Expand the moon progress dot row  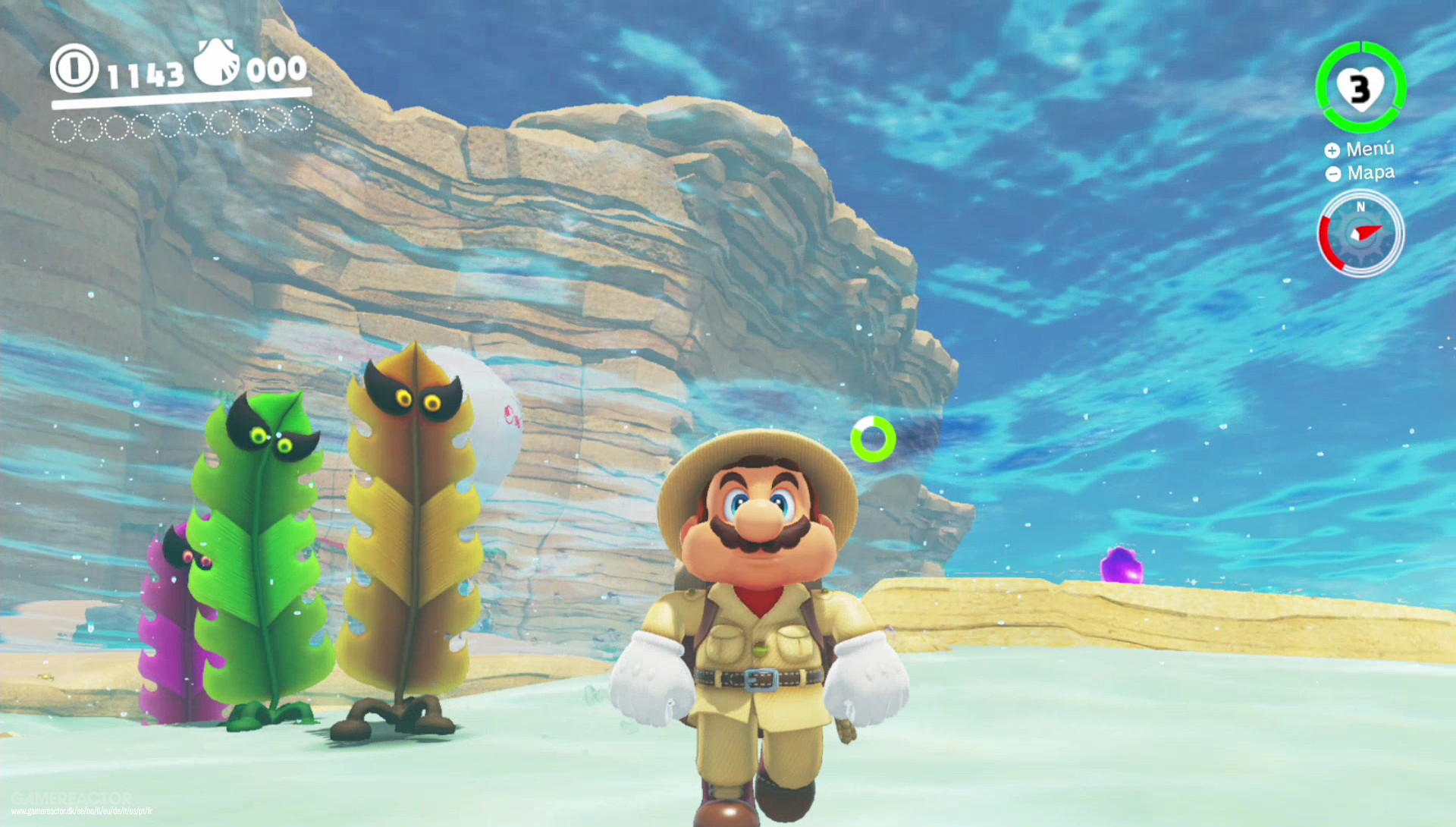tap(182, 123)
